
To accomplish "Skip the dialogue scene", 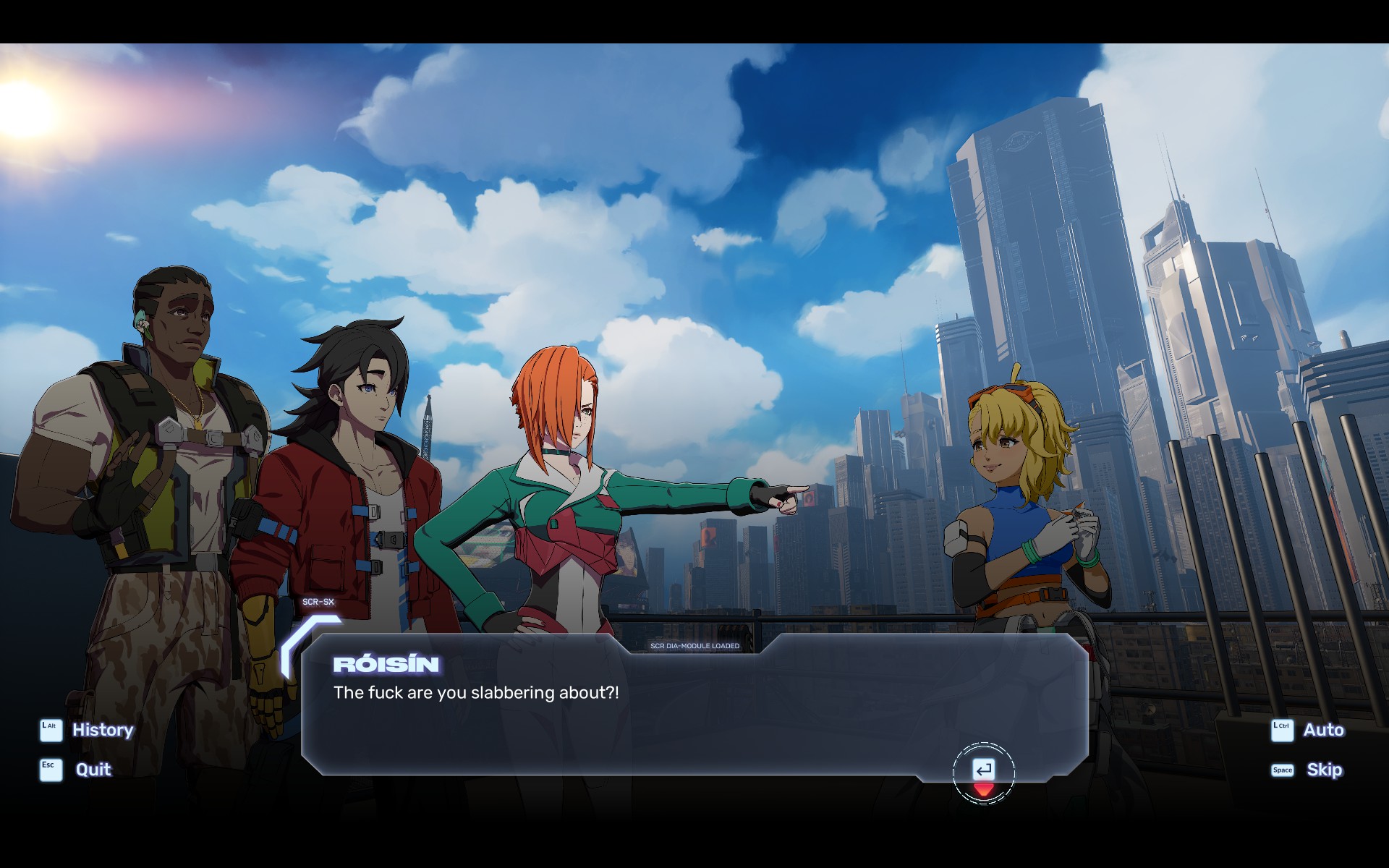I will coord(1323,770).
